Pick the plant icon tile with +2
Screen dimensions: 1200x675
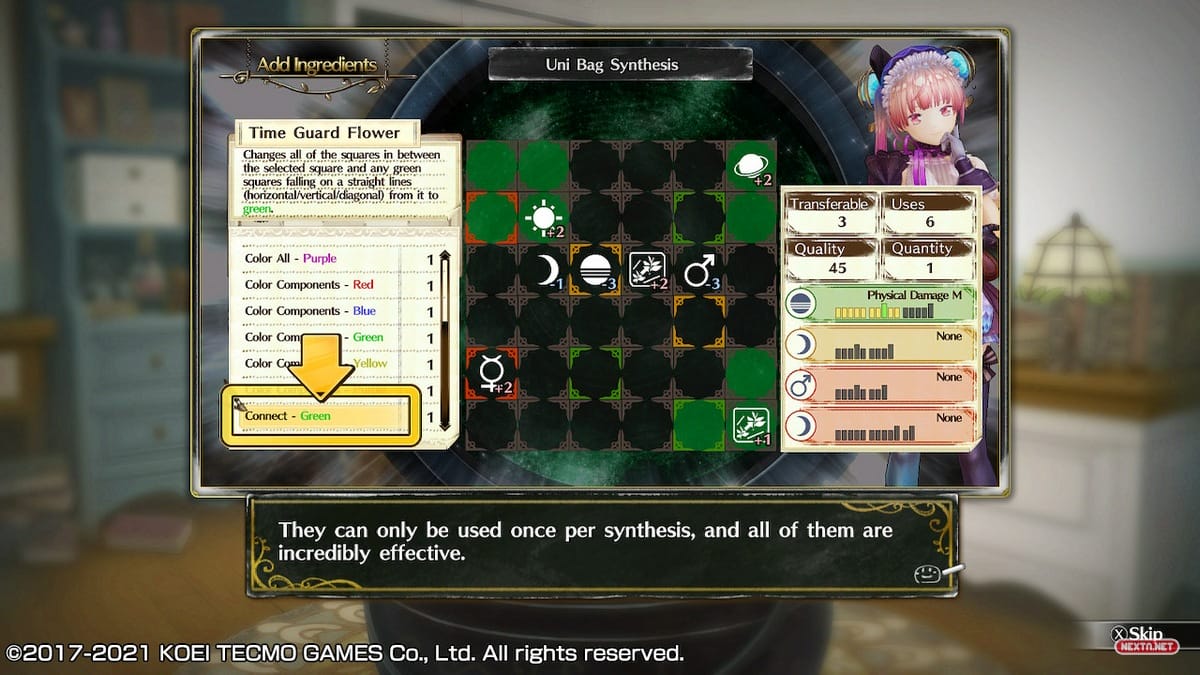(x=647, y=270)
